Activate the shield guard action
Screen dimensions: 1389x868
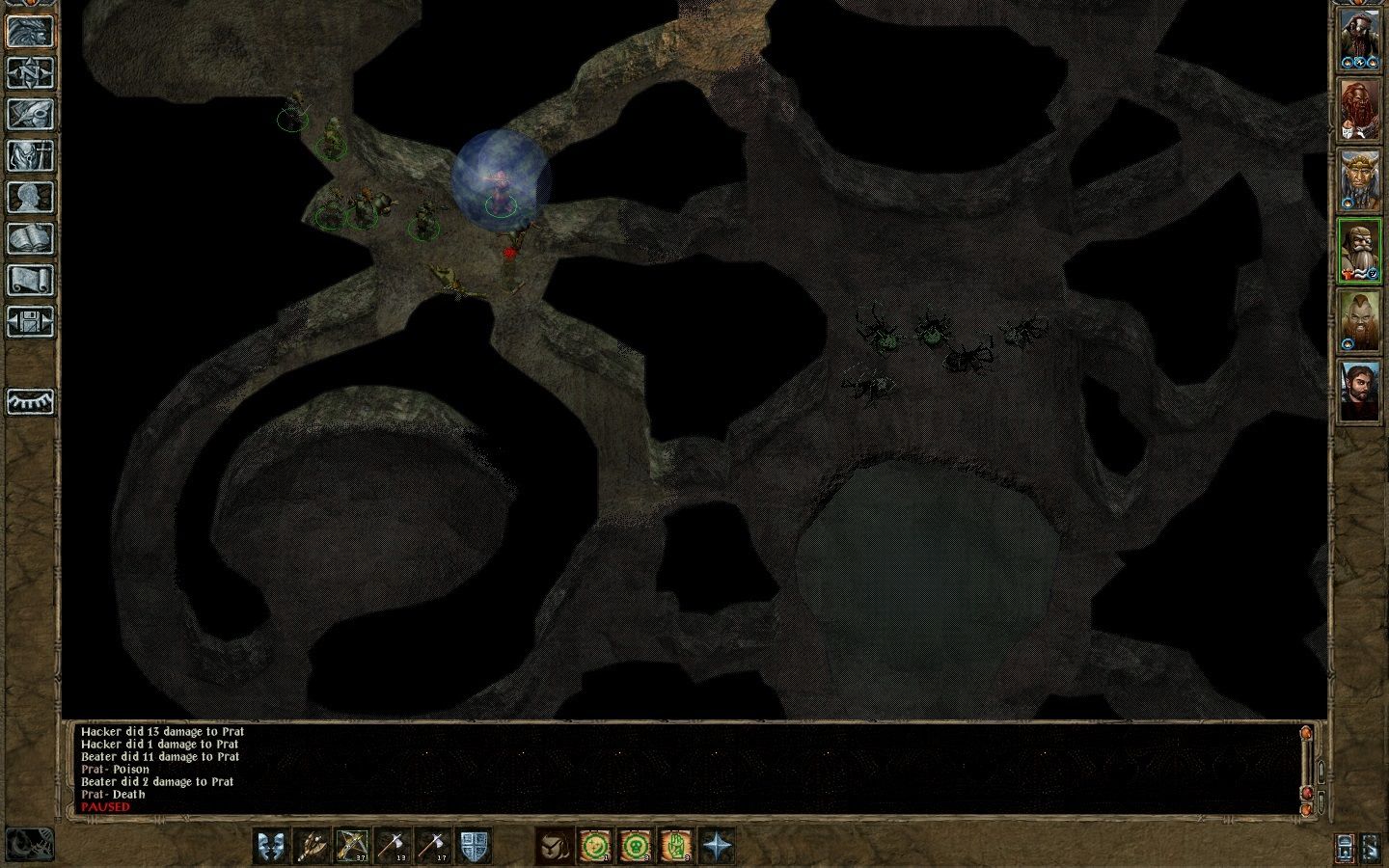pyautogui.click(x=474, y=846)
